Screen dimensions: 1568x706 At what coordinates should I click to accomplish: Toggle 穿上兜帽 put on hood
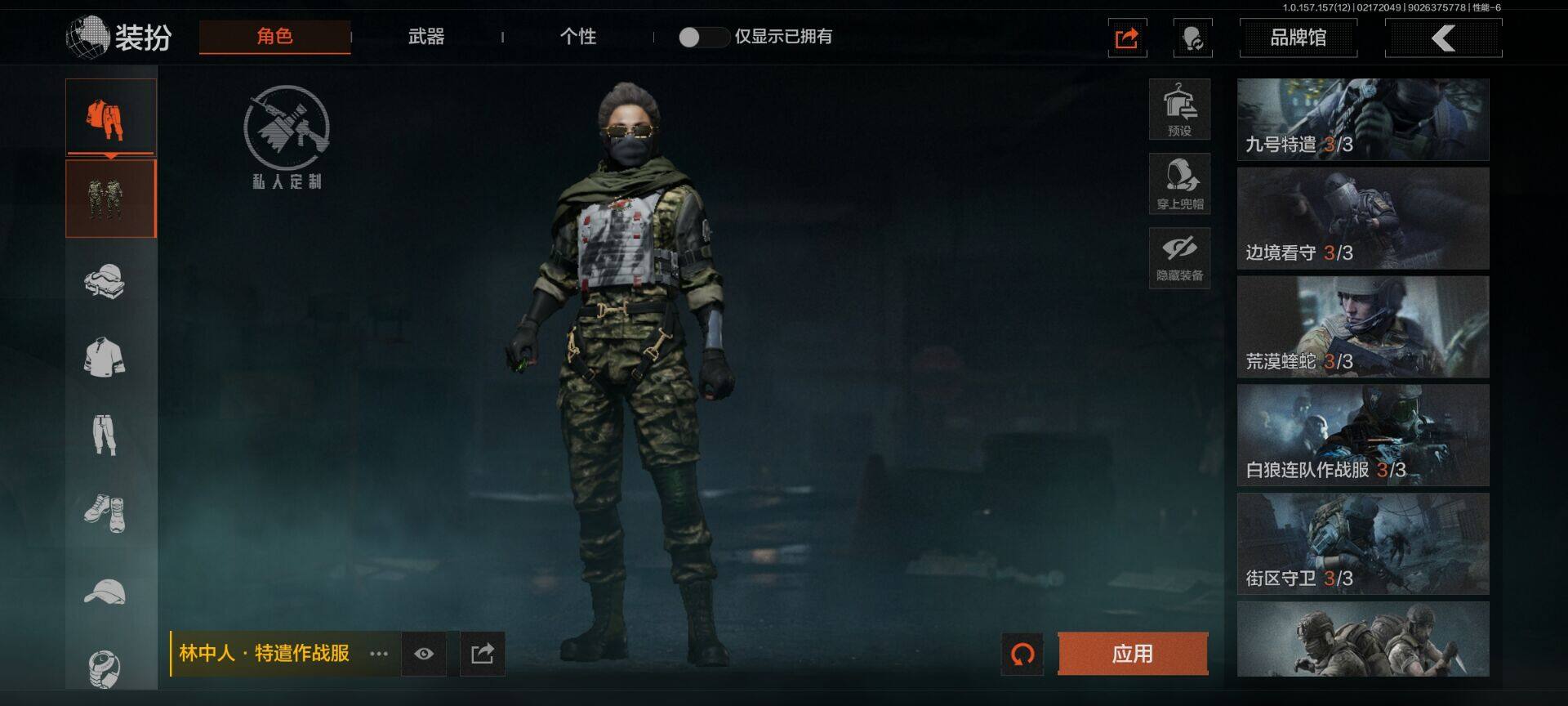[x=1179, y=183]
